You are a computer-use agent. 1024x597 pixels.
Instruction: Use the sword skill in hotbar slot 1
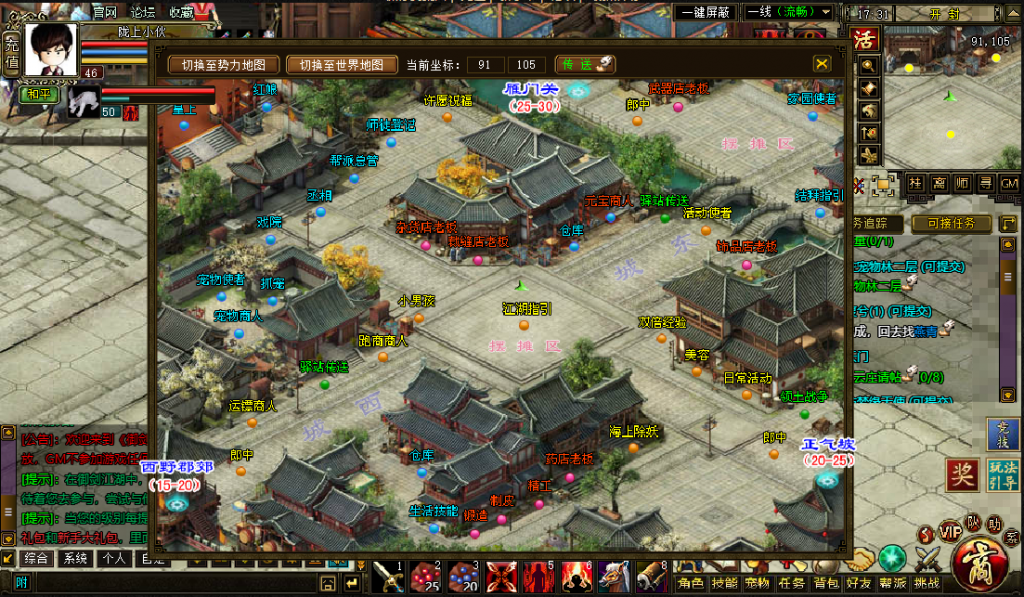pos(387,577)
